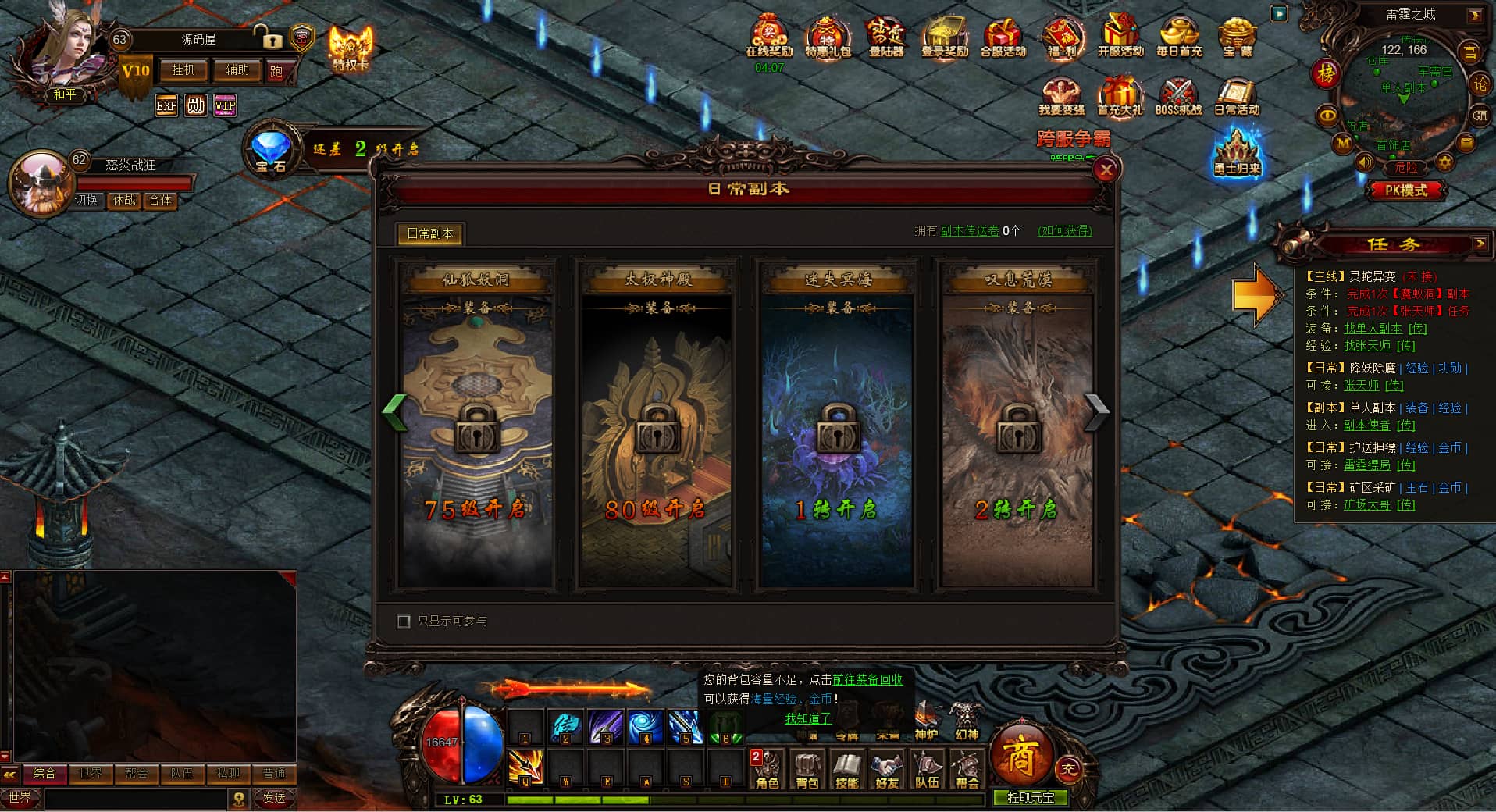This screenshot has height=812, width=1496.
Task: Switch to the 日常副本 tab
Action: coord(429,233)
